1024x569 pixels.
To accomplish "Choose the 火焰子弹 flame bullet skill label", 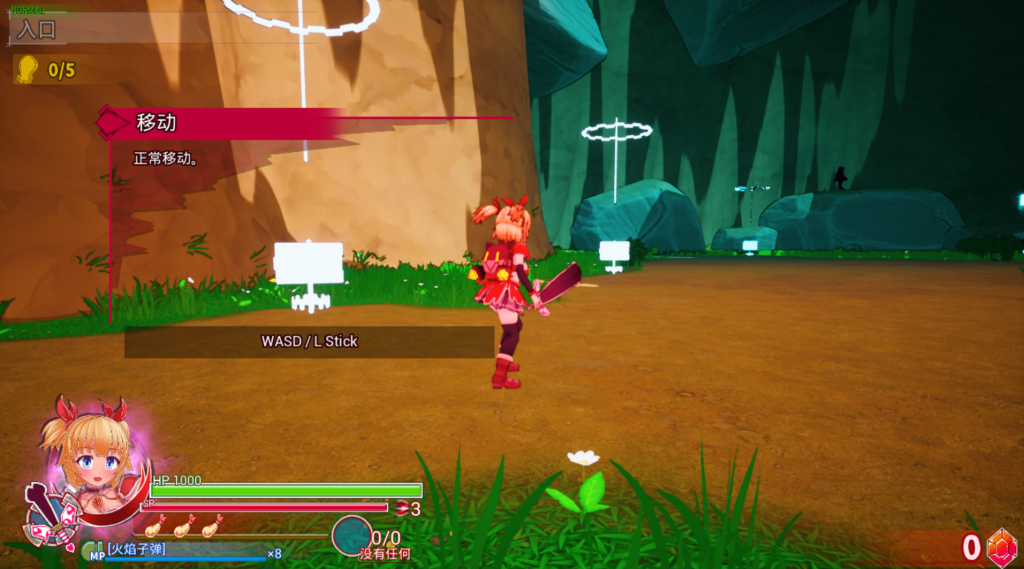I will [137, 548].
